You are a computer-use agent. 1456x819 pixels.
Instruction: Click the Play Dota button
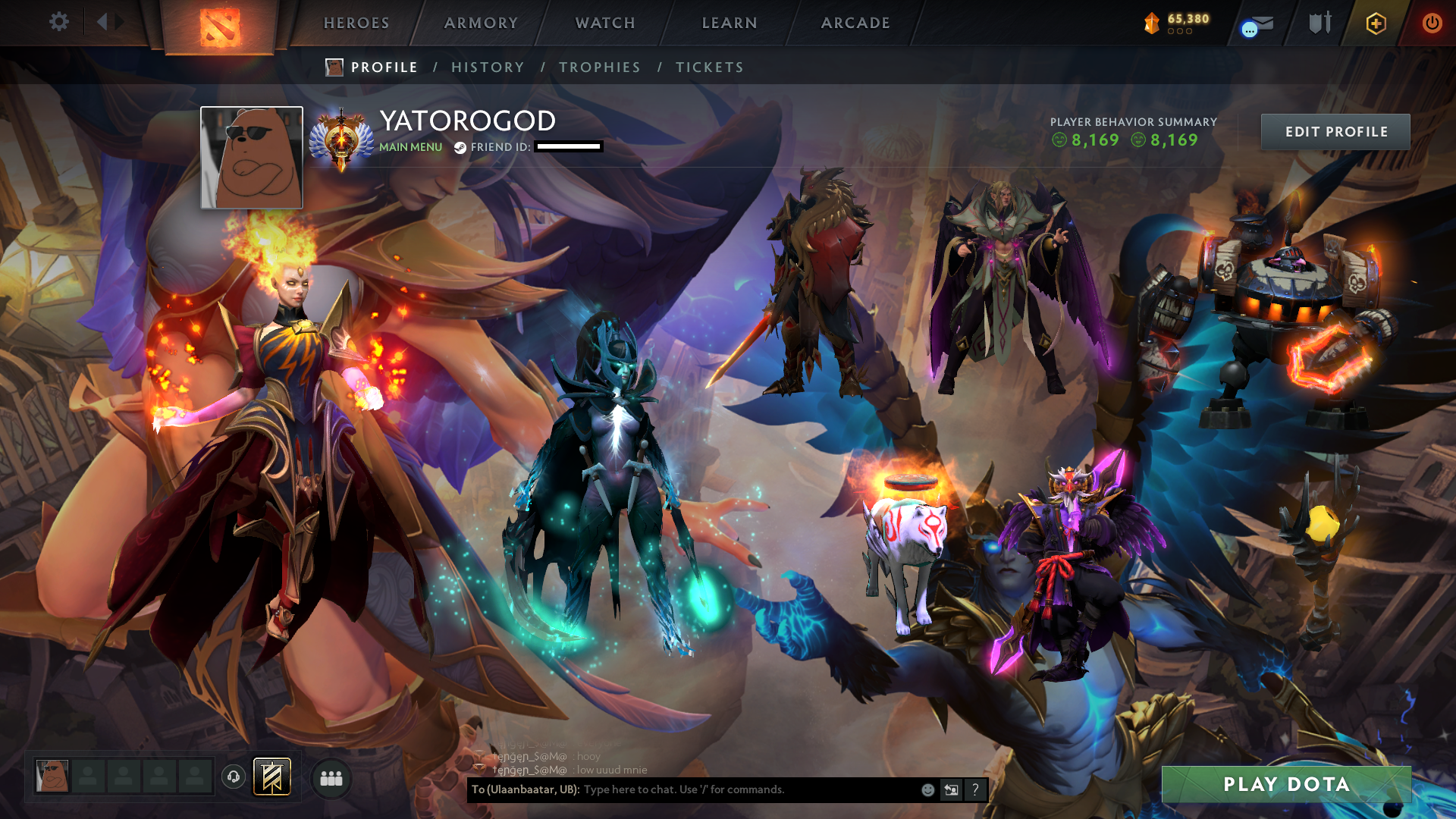(x=1286, y=784)
